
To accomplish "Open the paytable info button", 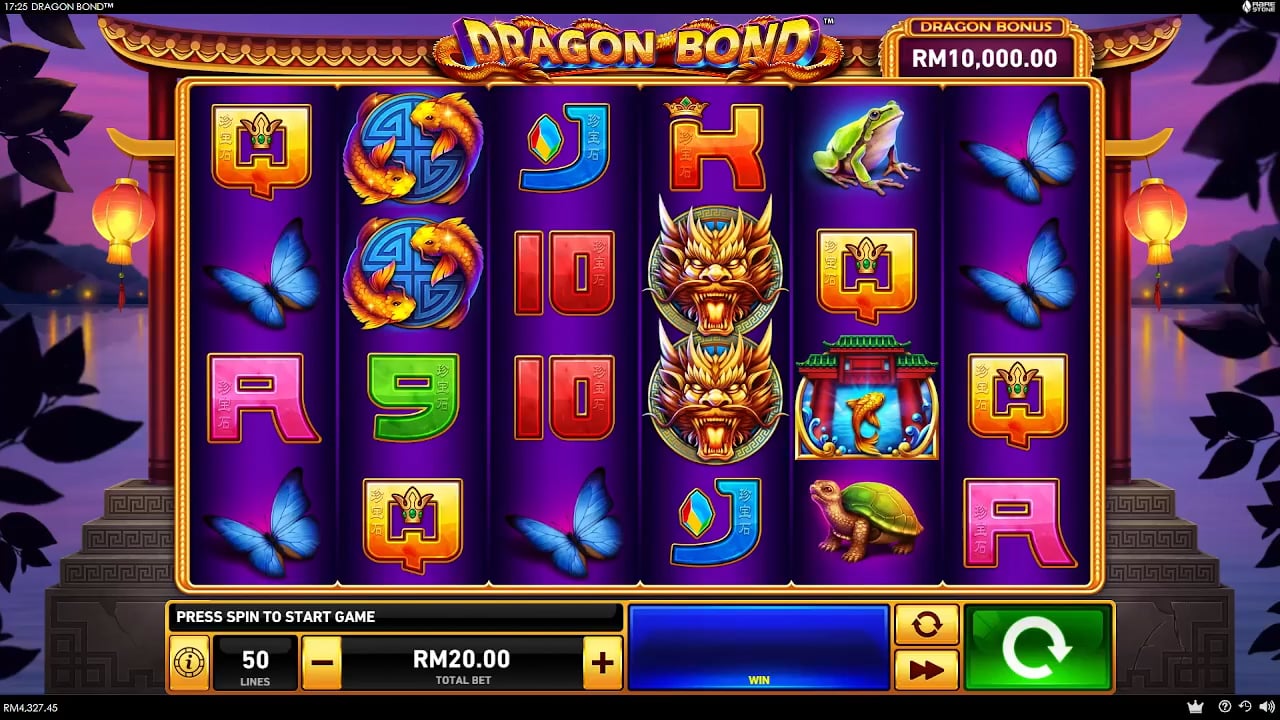I will click(x=187, y=662).
